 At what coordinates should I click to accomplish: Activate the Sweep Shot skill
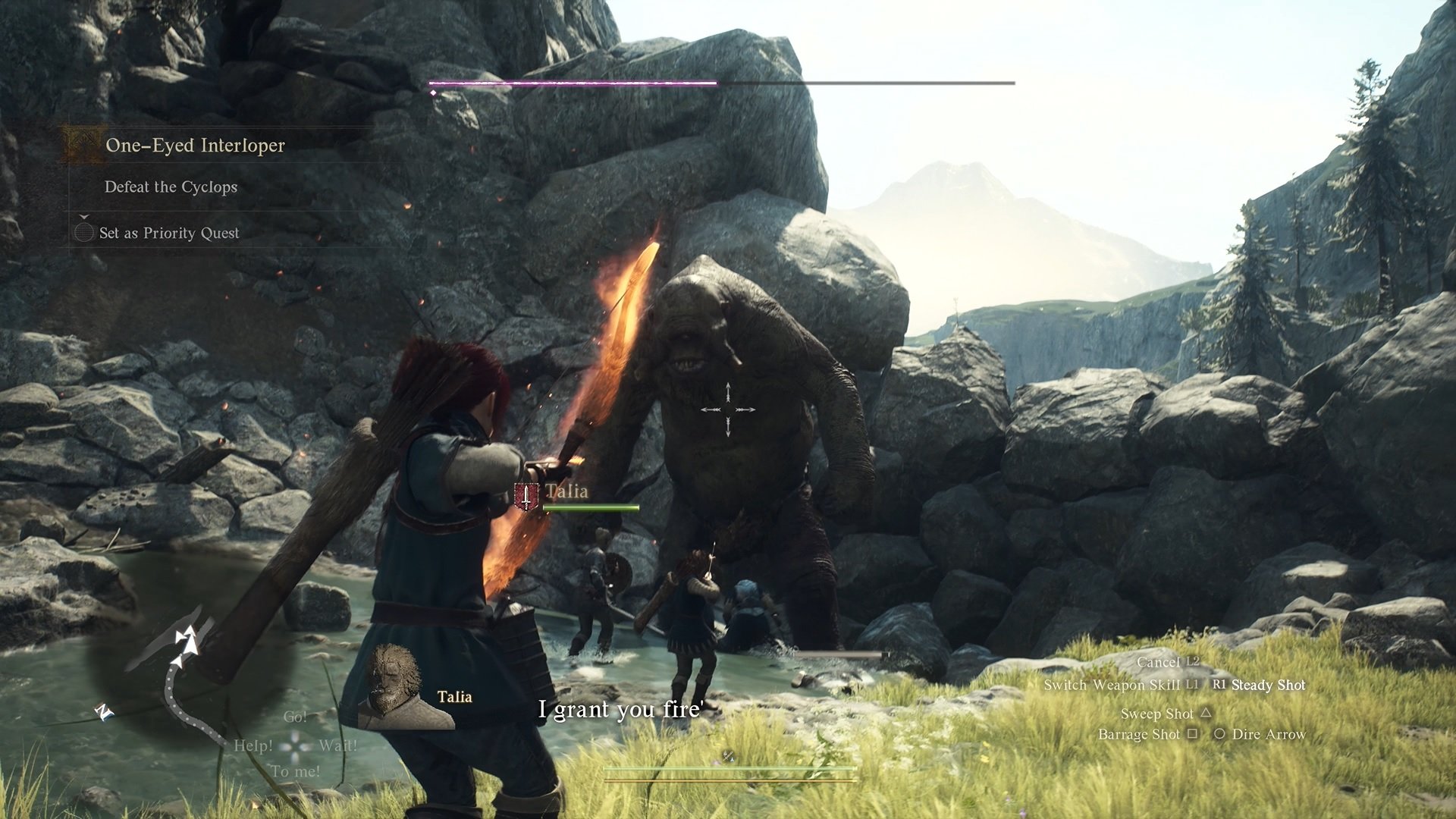1157,714
